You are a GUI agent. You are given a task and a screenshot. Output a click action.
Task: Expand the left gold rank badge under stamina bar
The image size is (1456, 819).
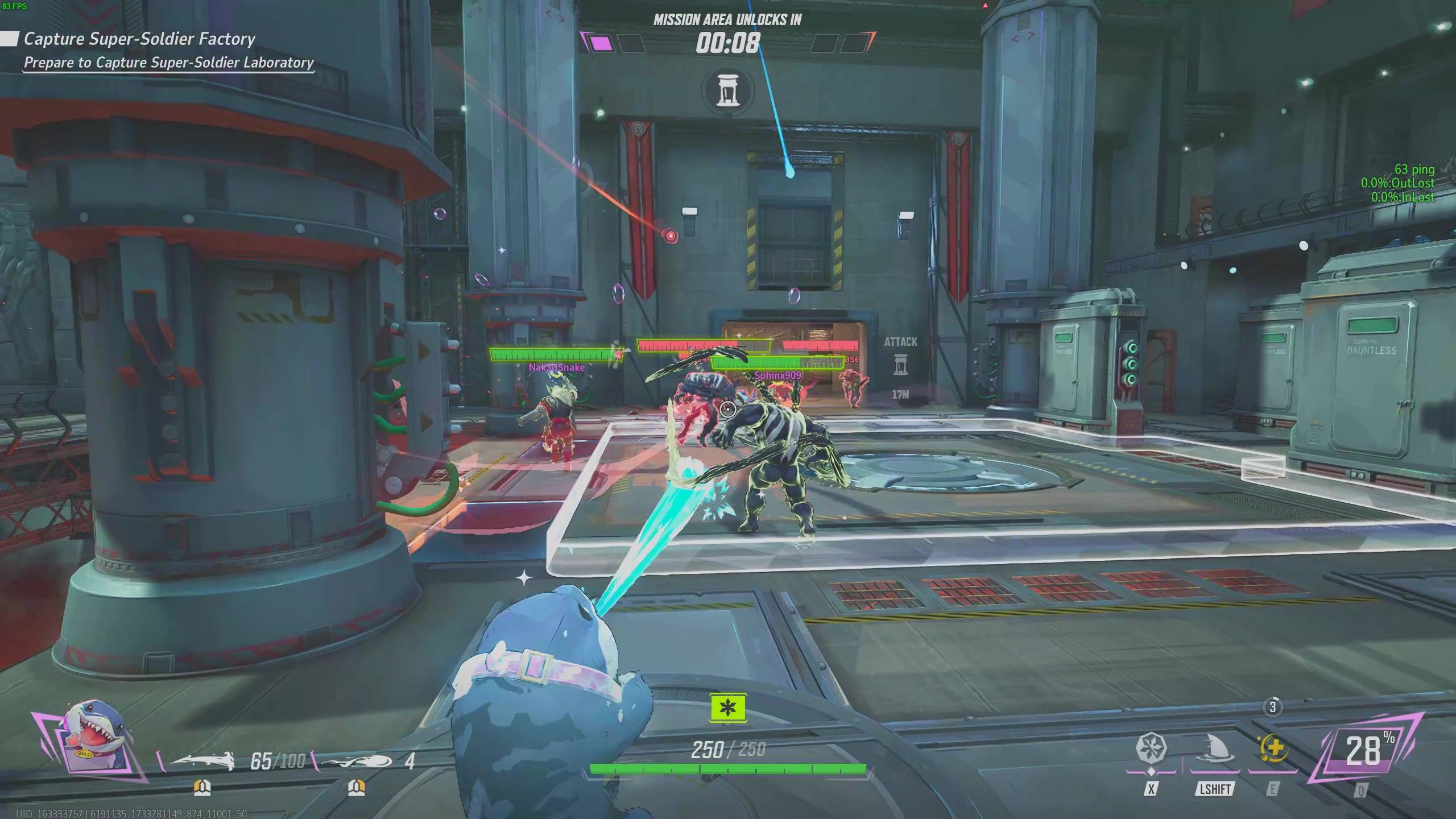(202, 788)
